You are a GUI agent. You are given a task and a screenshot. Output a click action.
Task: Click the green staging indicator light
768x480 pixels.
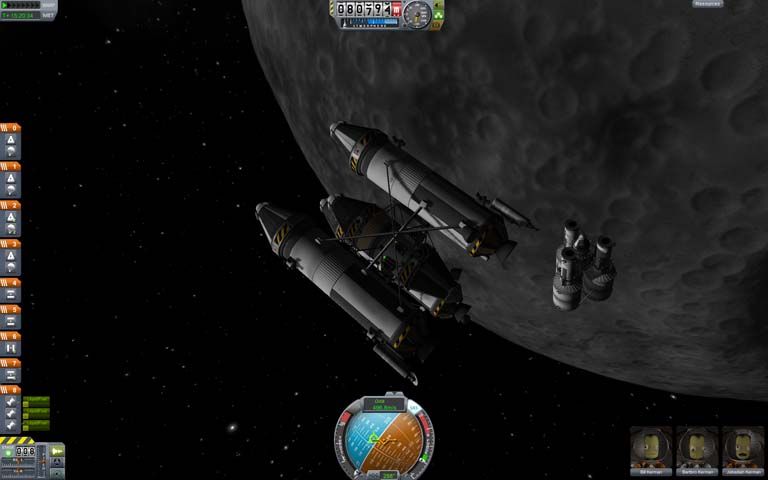click(9, 453)
